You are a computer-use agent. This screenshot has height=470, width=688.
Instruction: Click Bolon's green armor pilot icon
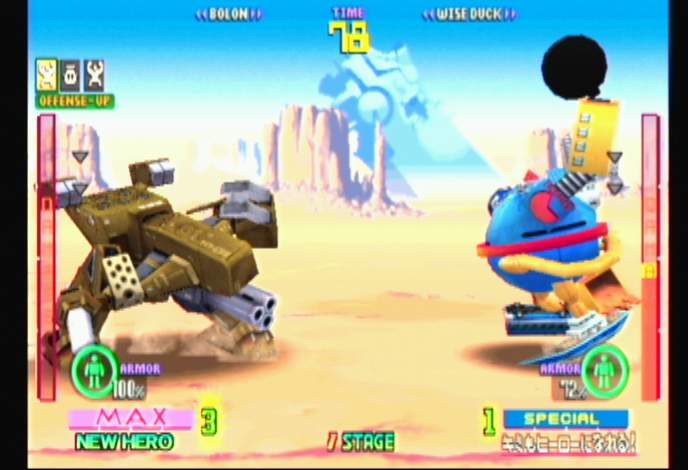click(94, 370)
